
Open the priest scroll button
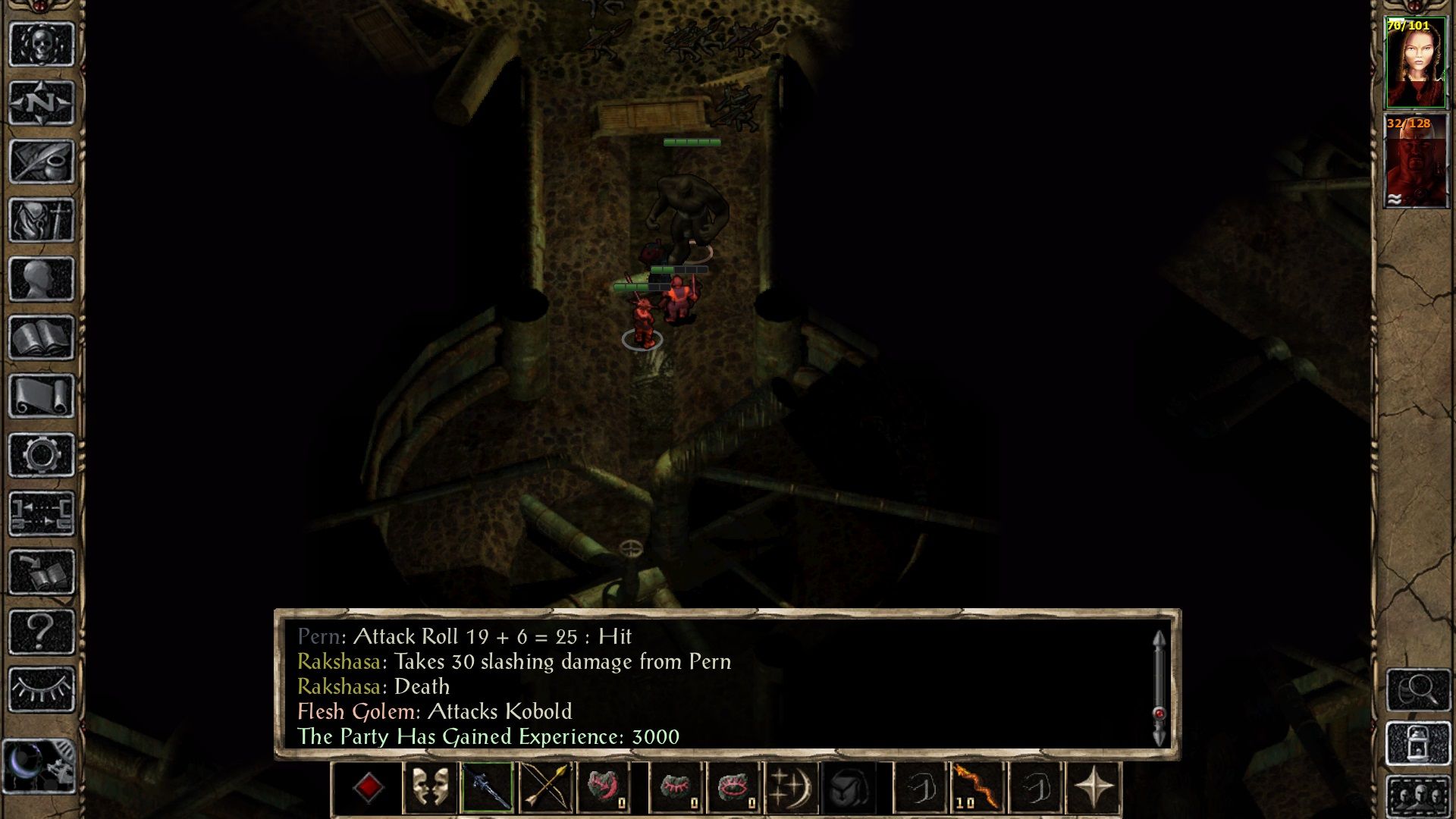tap(42, 396)
